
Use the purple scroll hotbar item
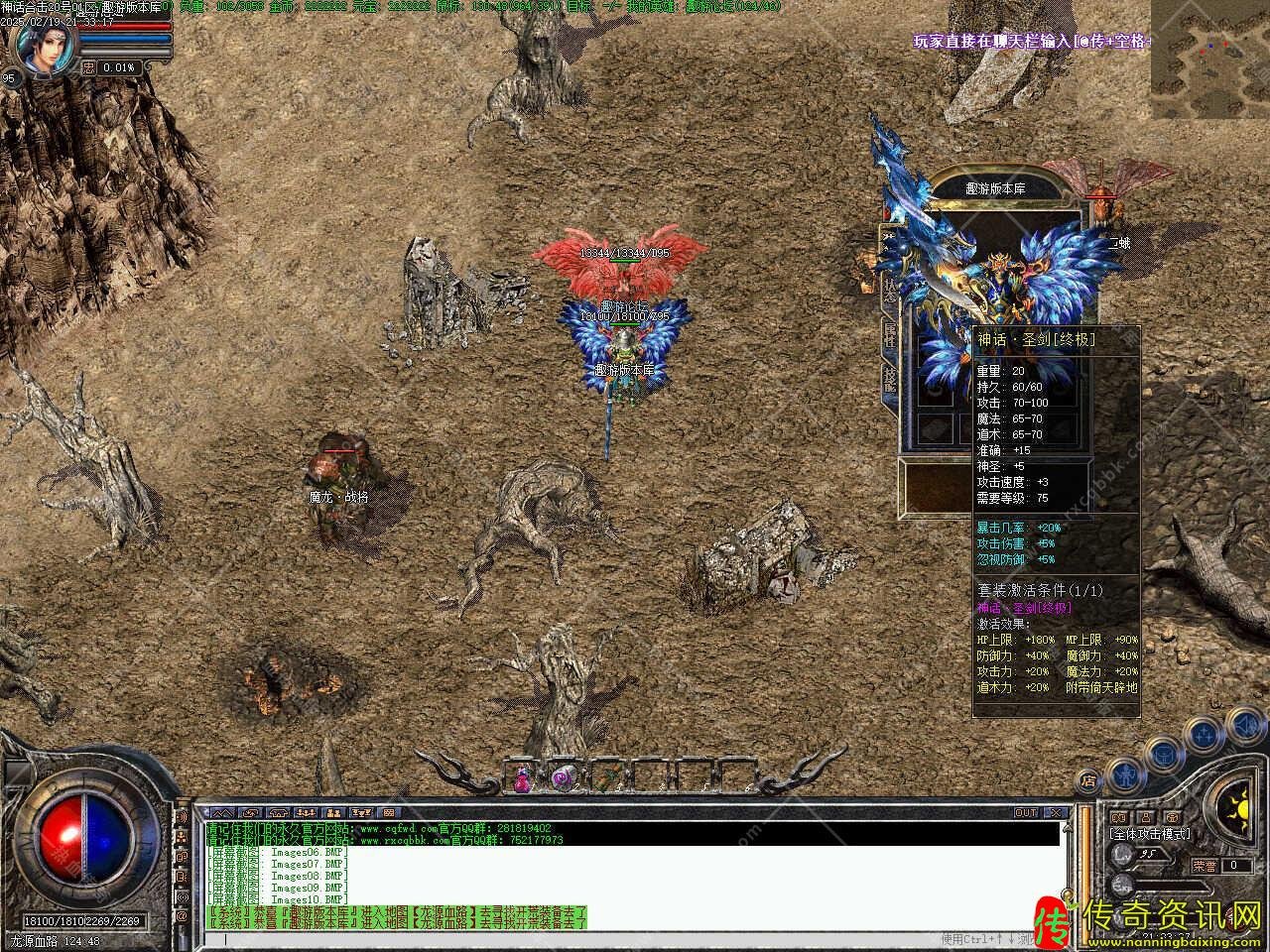[x=564, y=778]
